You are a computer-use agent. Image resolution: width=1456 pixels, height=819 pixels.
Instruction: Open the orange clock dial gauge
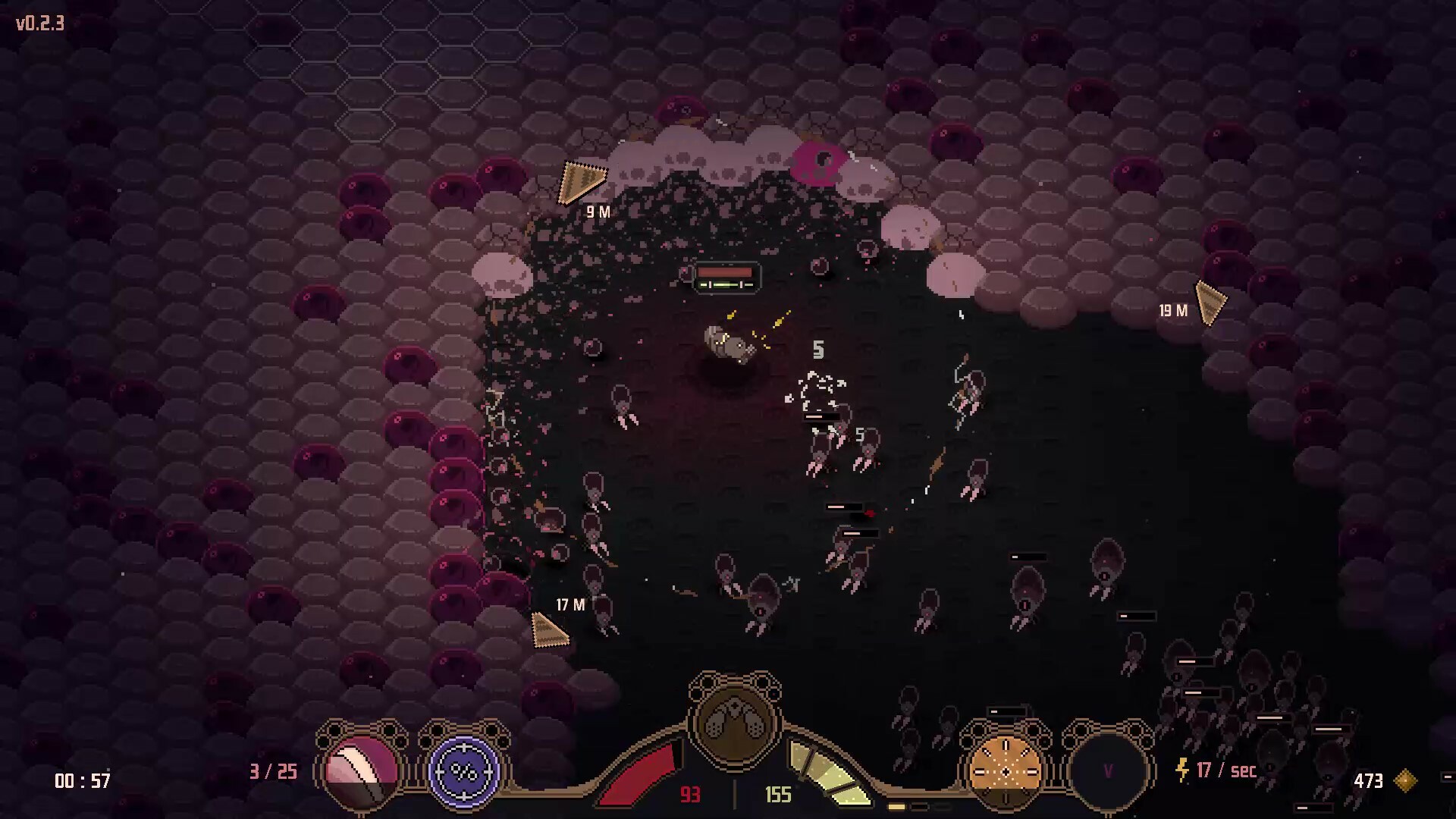1005,772
